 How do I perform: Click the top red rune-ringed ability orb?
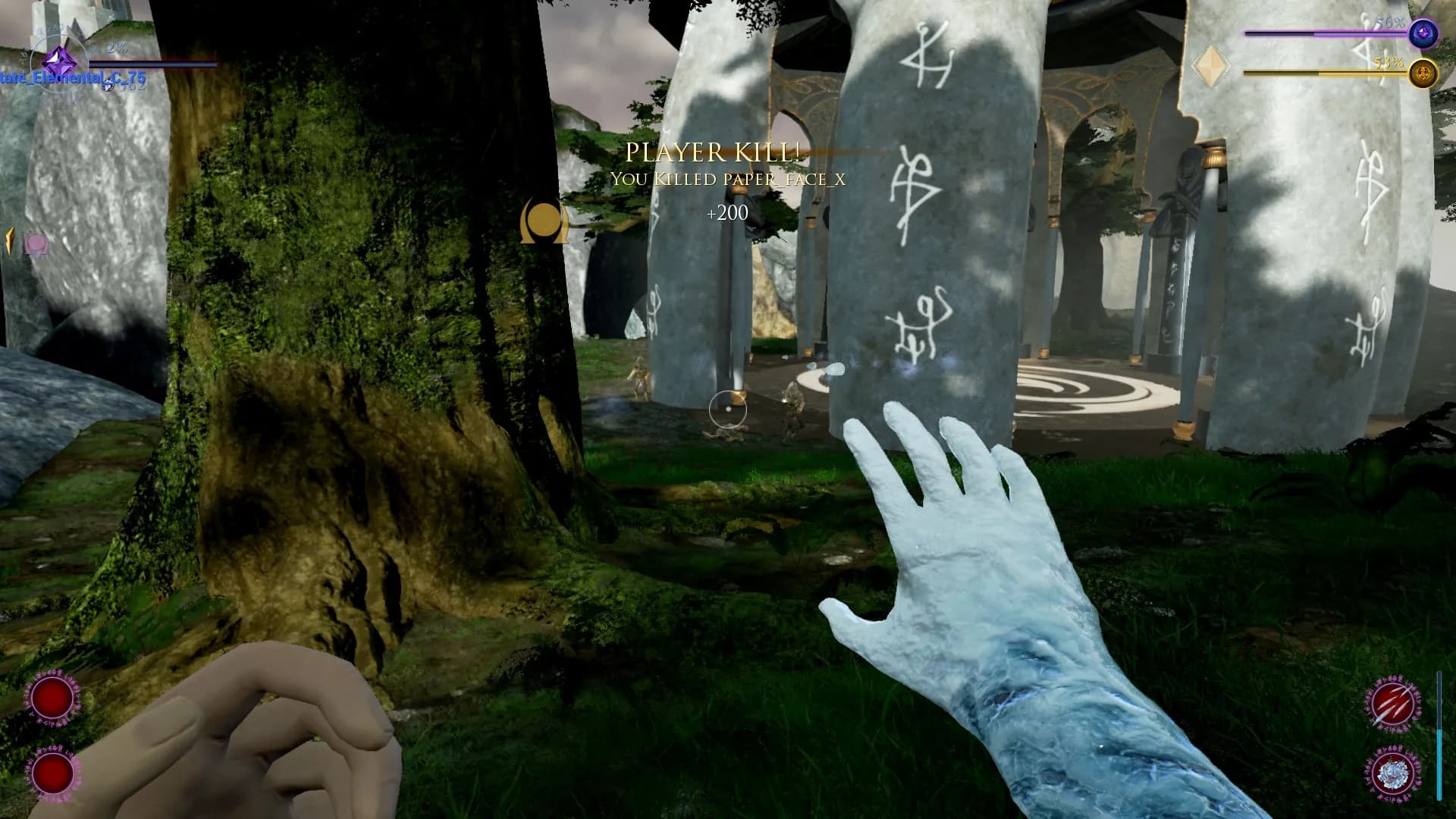(51, 696)
